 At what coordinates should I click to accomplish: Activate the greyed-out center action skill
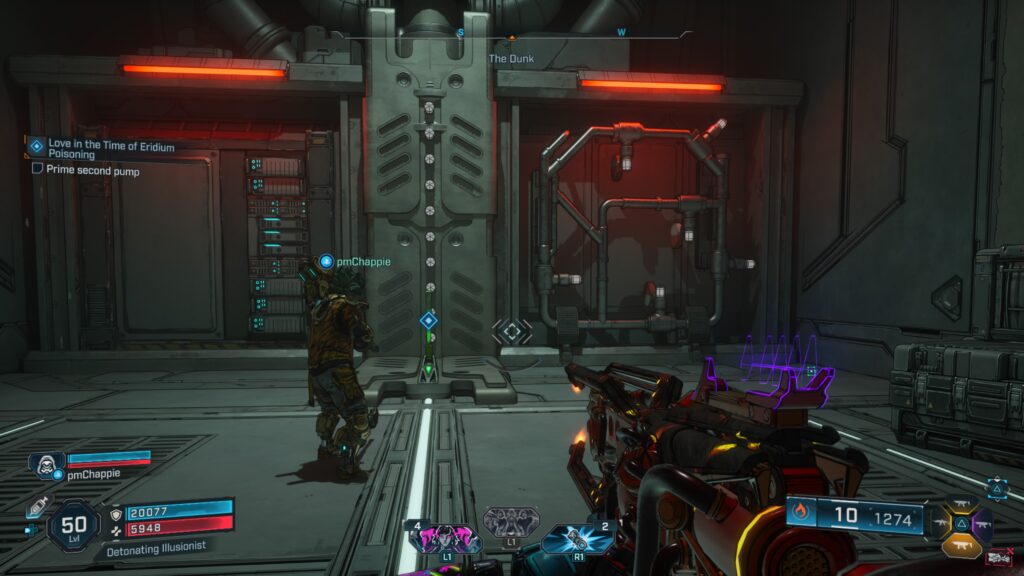coord(511,521)
